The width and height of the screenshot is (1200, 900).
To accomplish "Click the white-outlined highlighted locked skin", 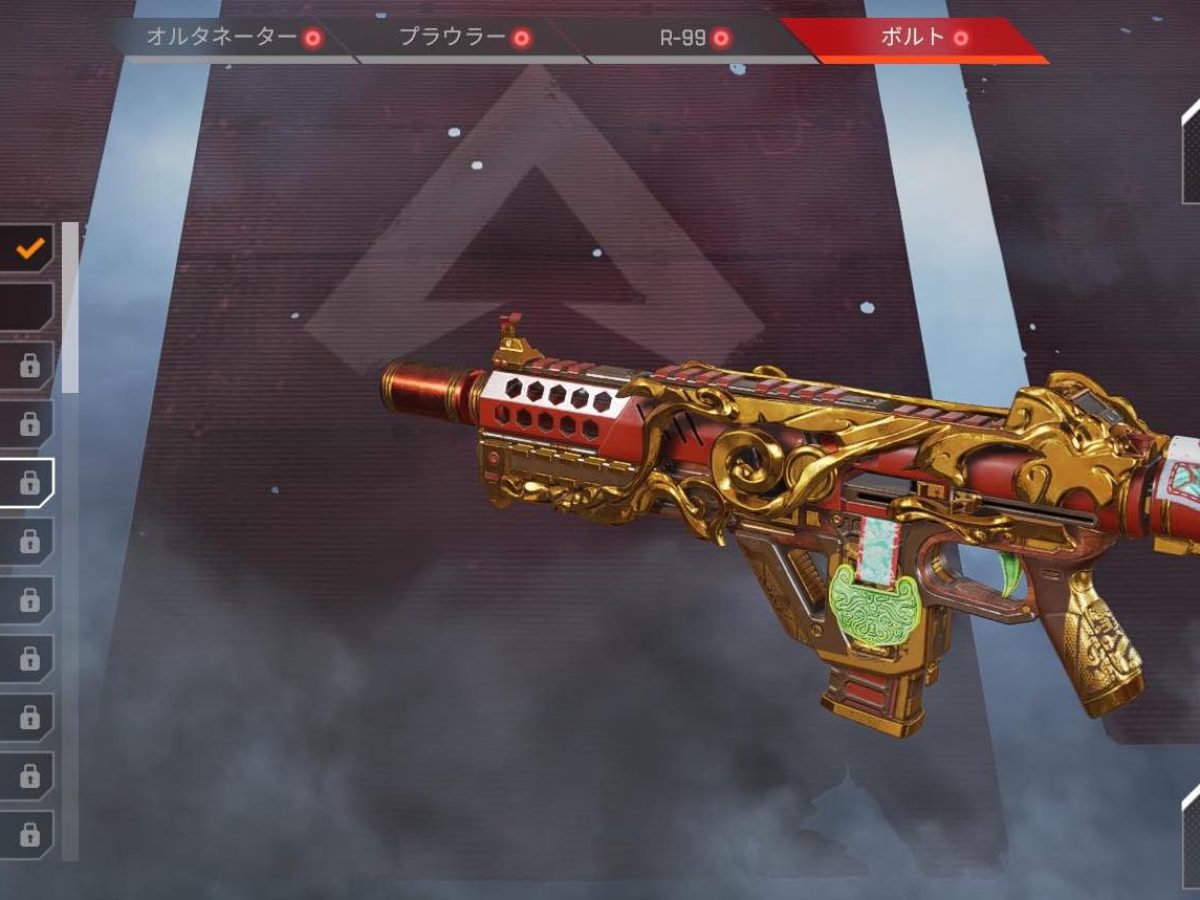I will 28,483.
